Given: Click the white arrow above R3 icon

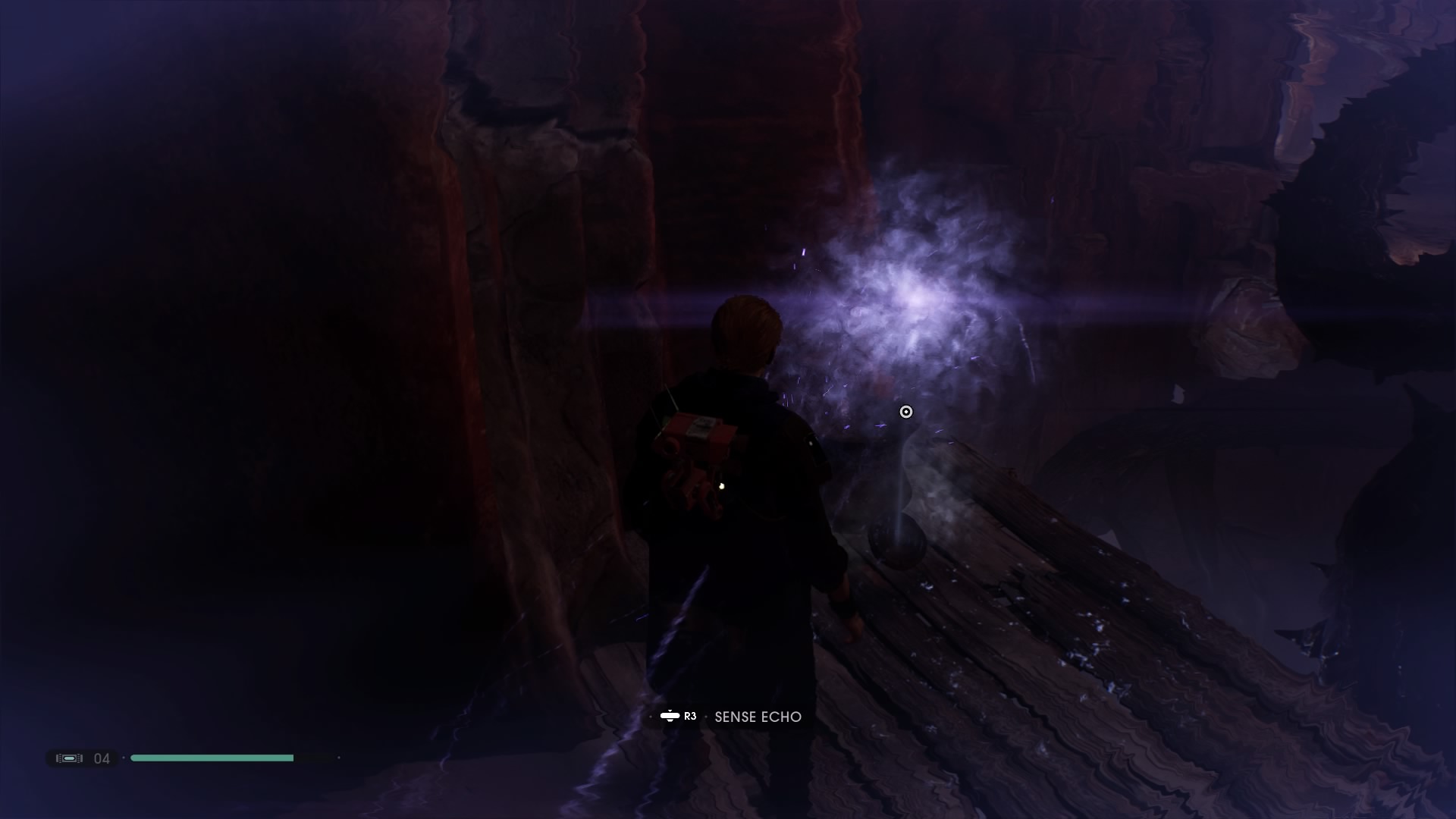Looking at the screenshot, I should pos(670,710).
